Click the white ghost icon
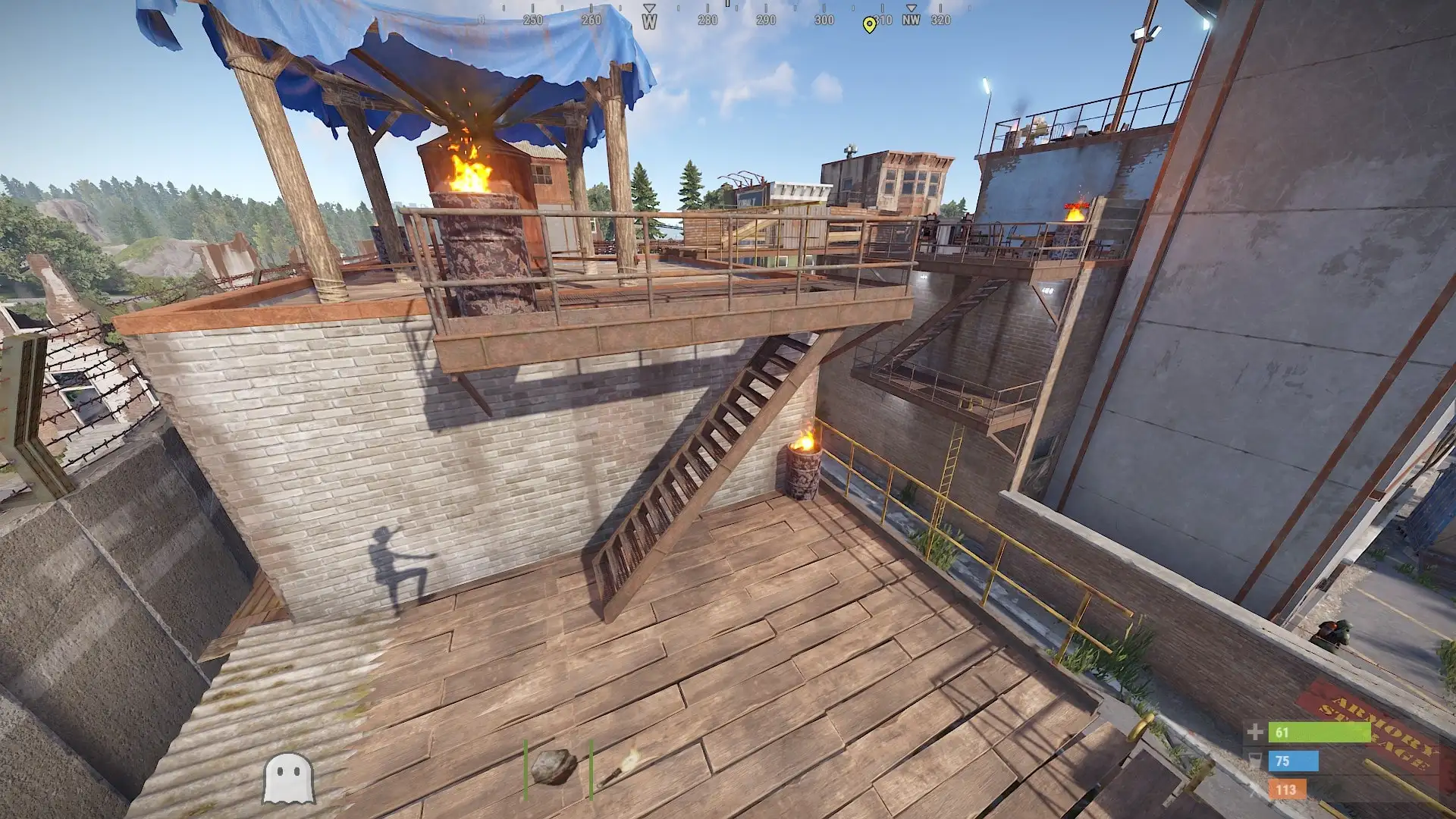1456x819 pixels. 288,778
